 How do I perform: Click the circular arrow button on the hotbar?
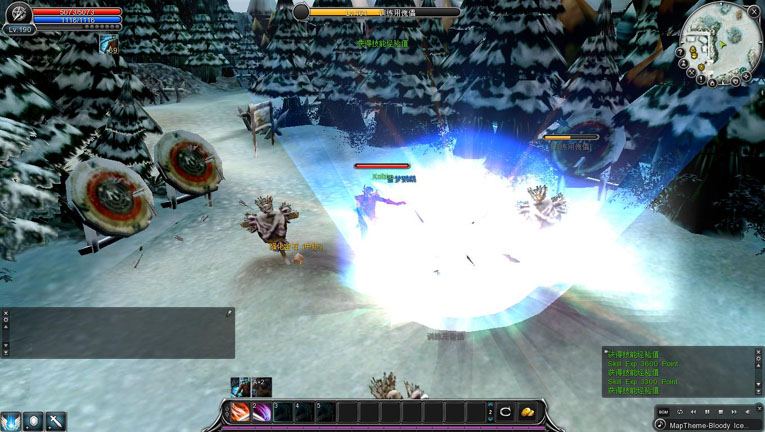tap(506, 412)
